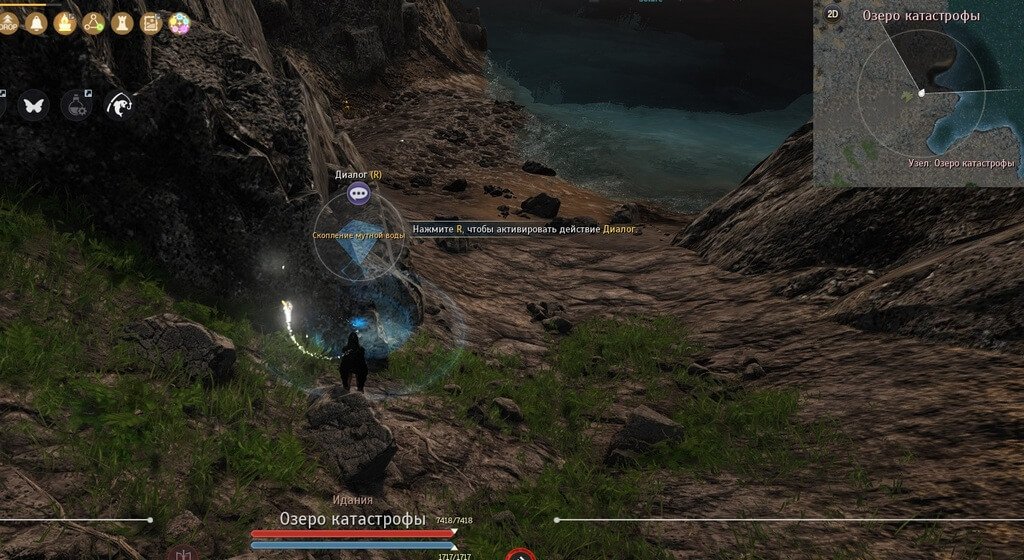Click the Диалог speech bubble icon

[x=359, y=193]
